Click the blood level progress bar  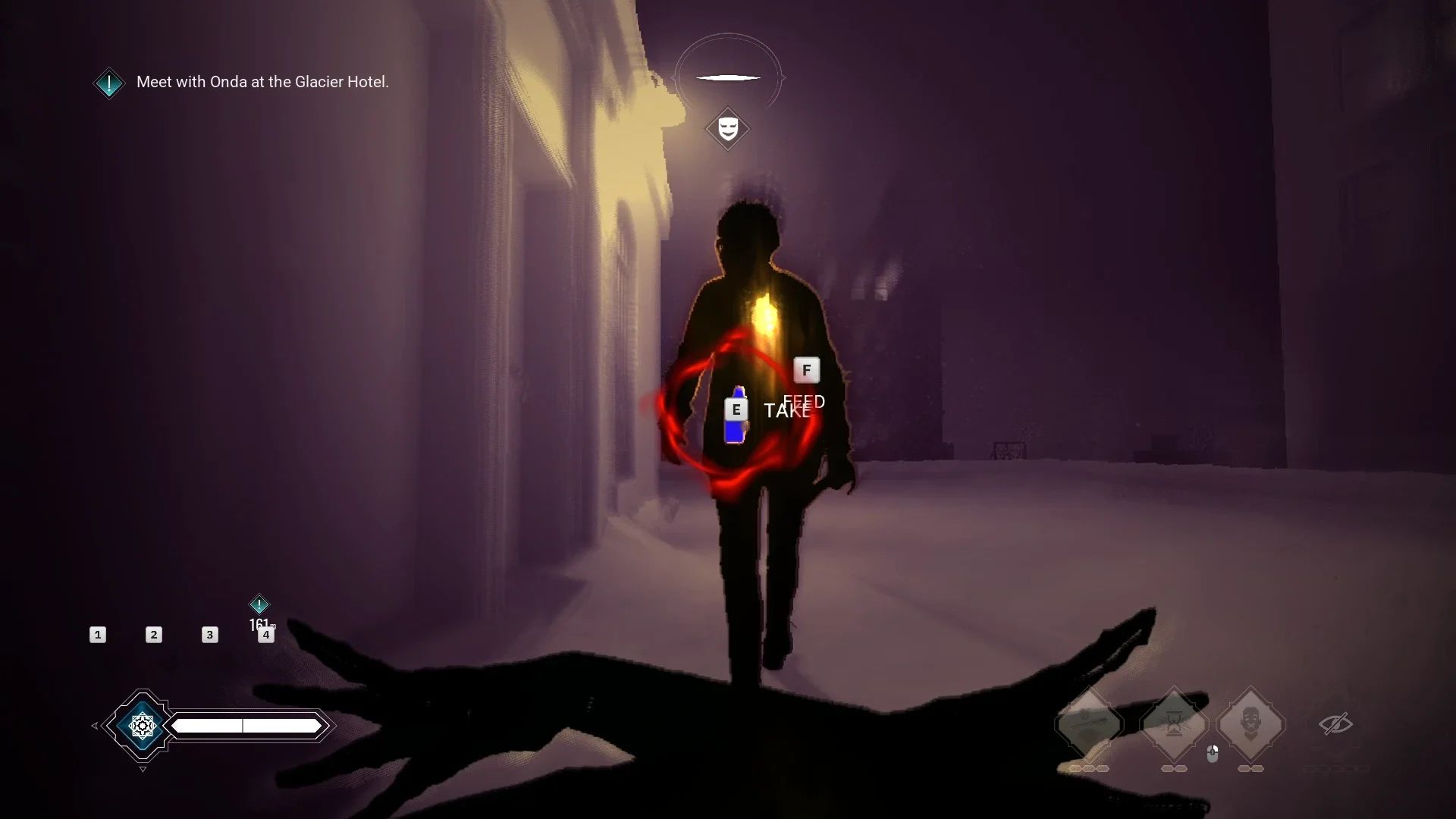(x=244, y=726)
